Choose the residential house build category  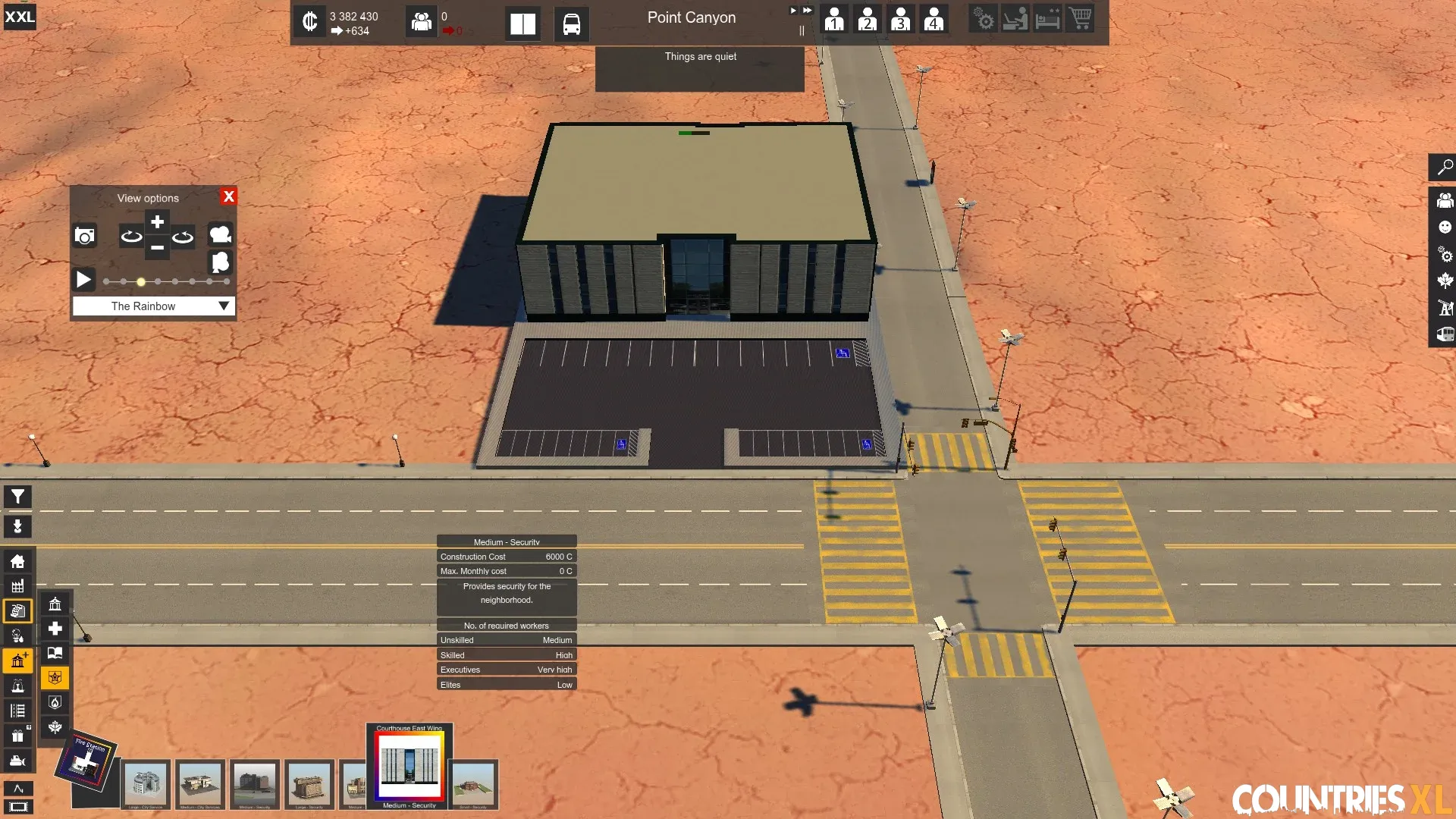click(x=17, y=561)
